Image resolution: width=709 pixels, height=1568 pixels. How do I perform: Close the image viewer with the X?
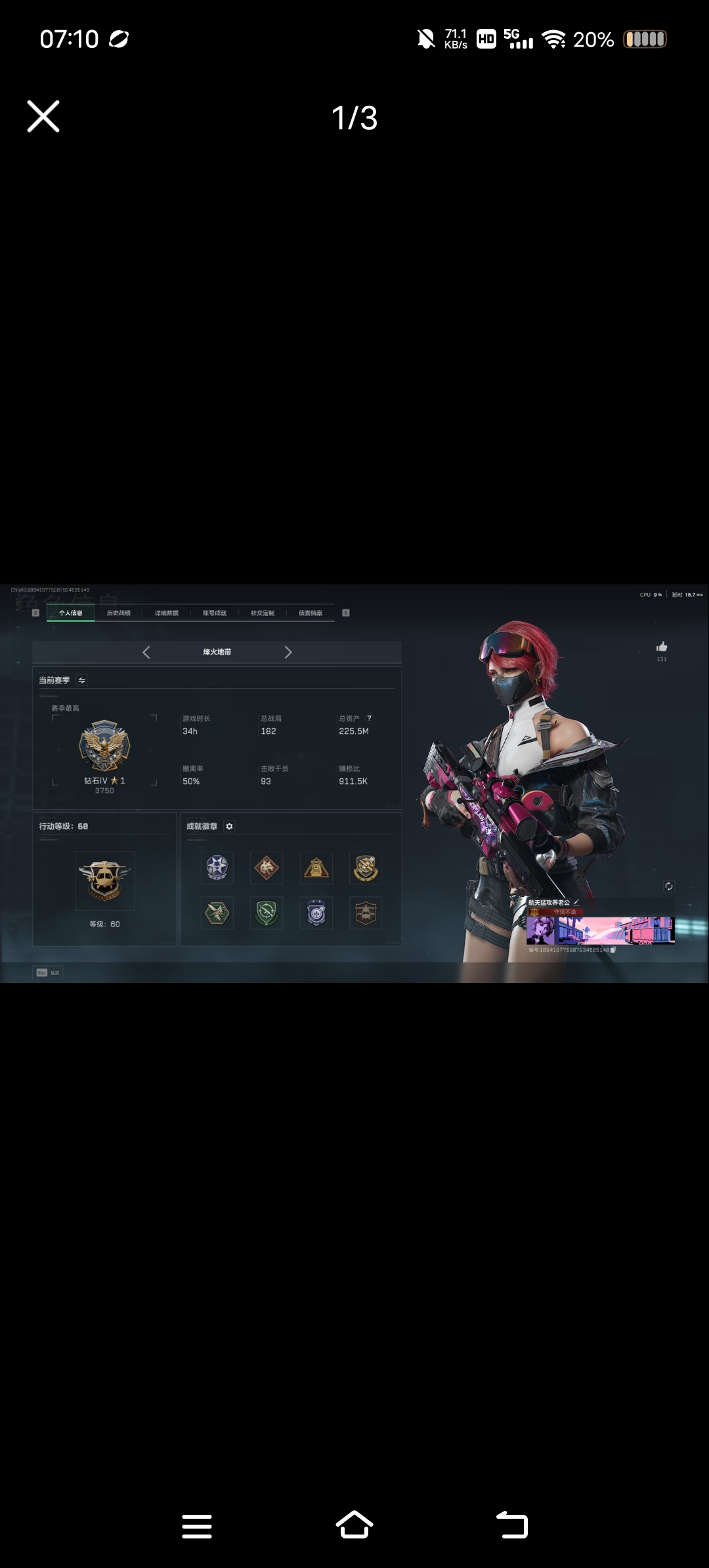click(43, 117)
